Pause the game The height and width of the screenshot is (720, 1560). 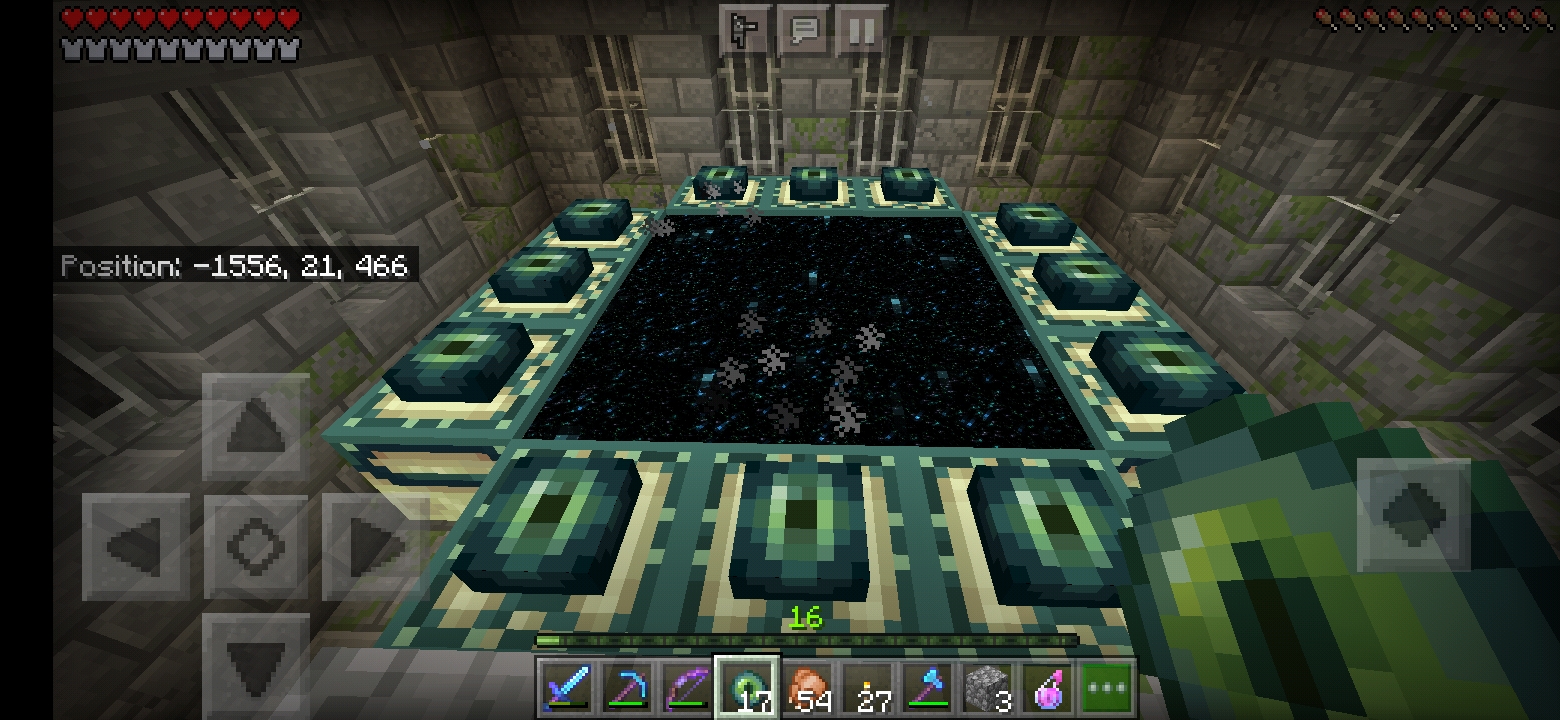point(861,31)
